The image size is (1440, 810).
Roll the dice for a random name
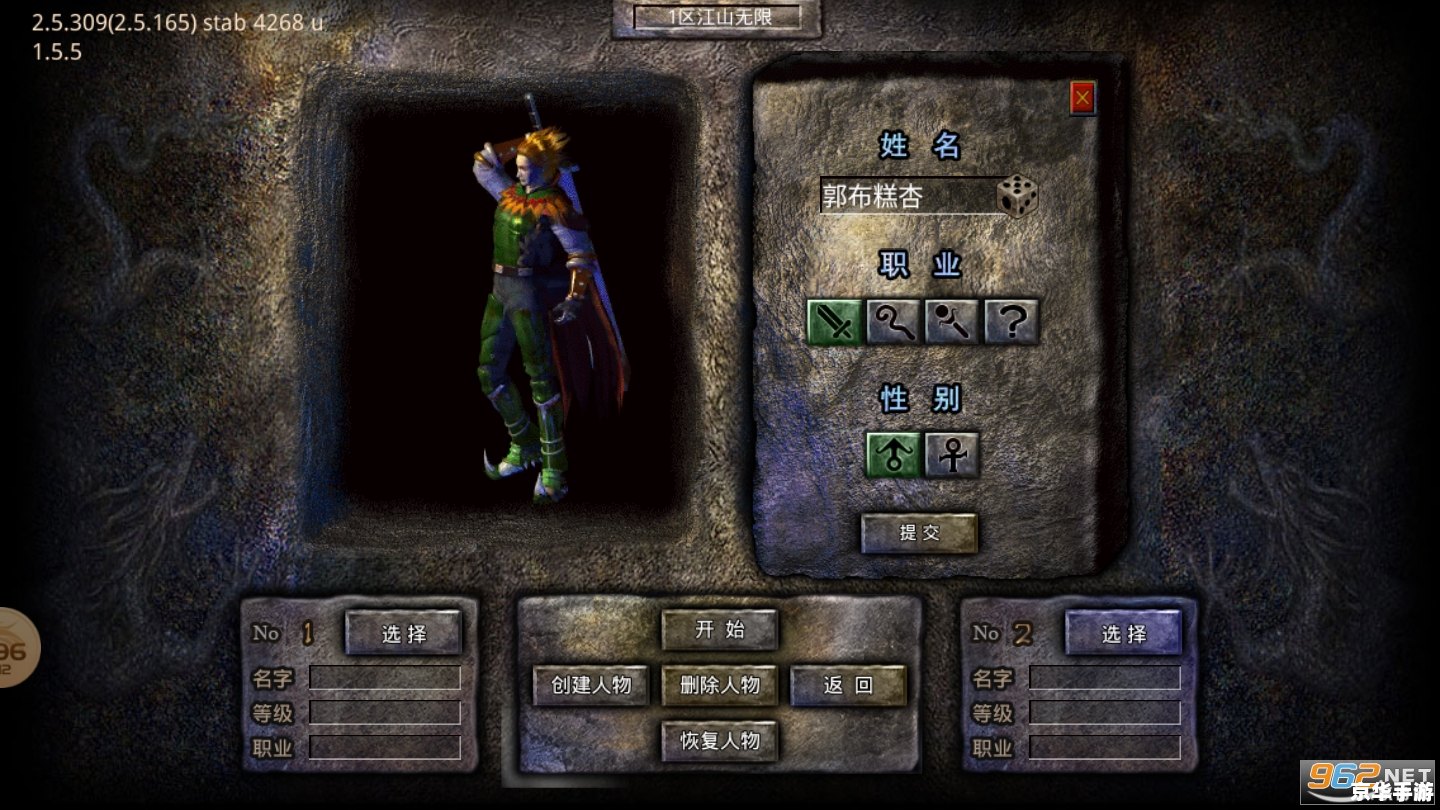pos(1017,196)
